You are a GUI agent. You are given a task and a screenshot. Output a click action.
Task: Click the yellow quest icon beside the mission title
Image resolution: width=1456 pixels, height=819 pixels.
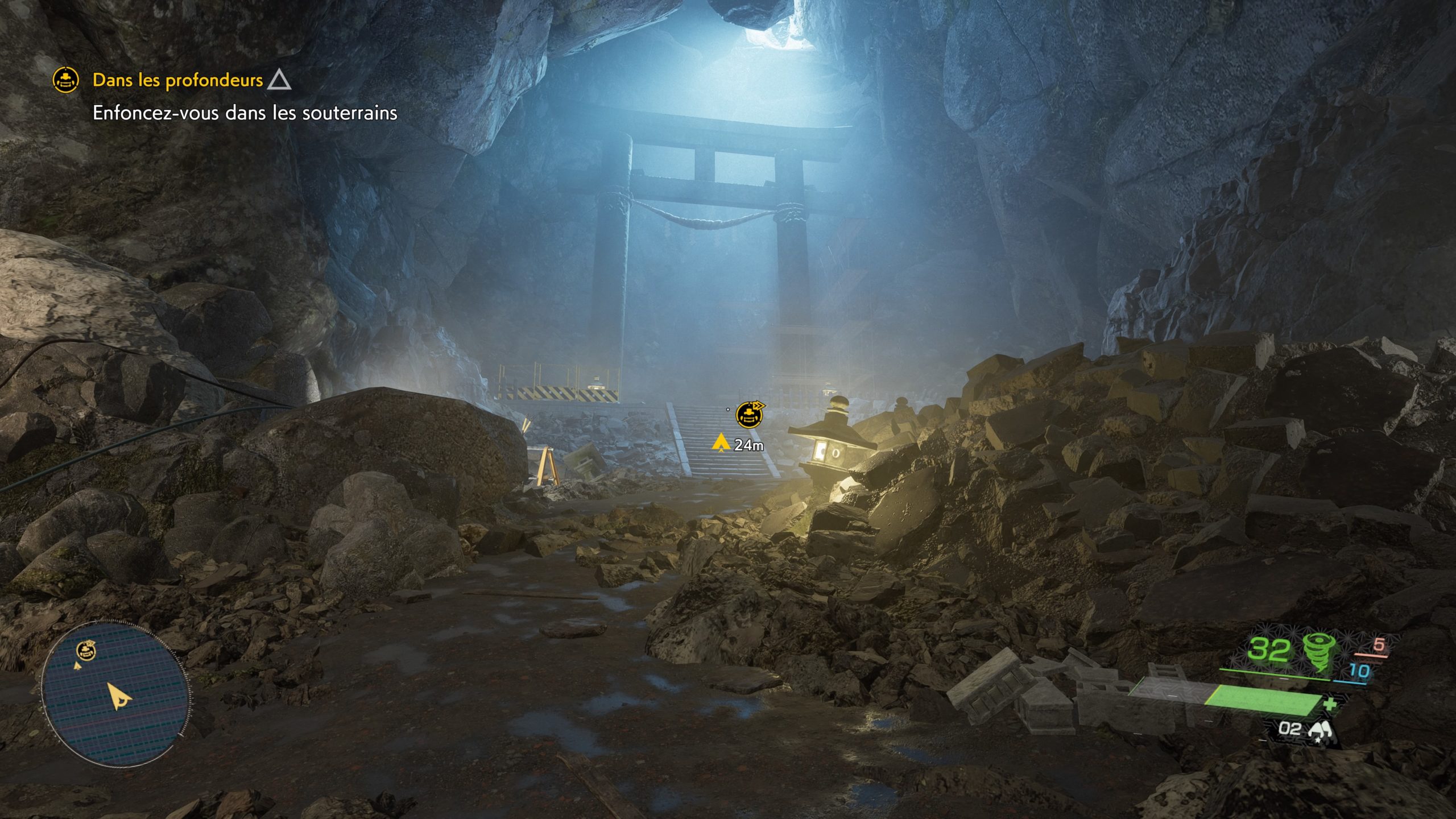[x=65, y=80]
